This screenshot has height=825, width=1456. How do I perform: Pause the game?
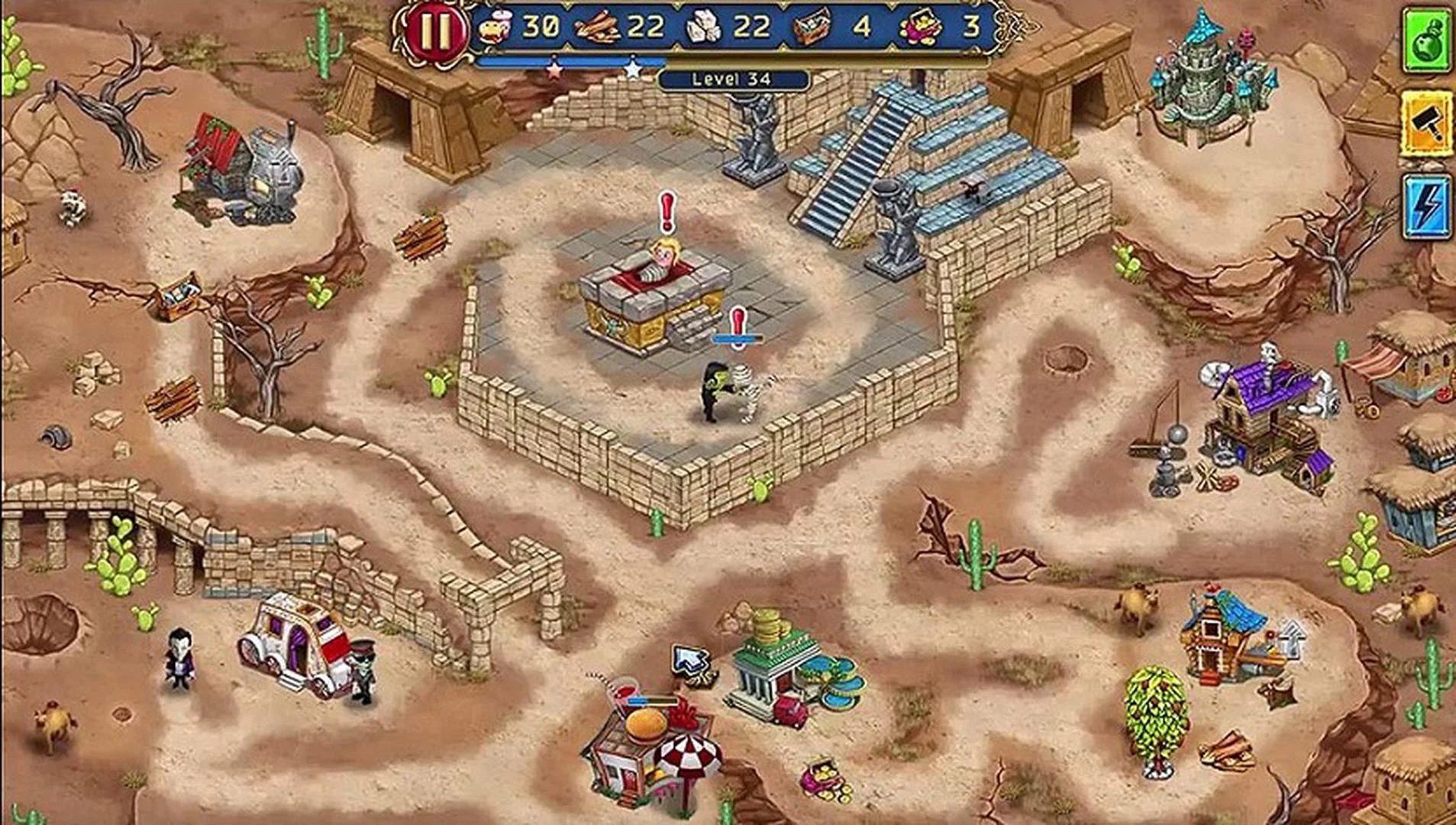pos(436,32)
